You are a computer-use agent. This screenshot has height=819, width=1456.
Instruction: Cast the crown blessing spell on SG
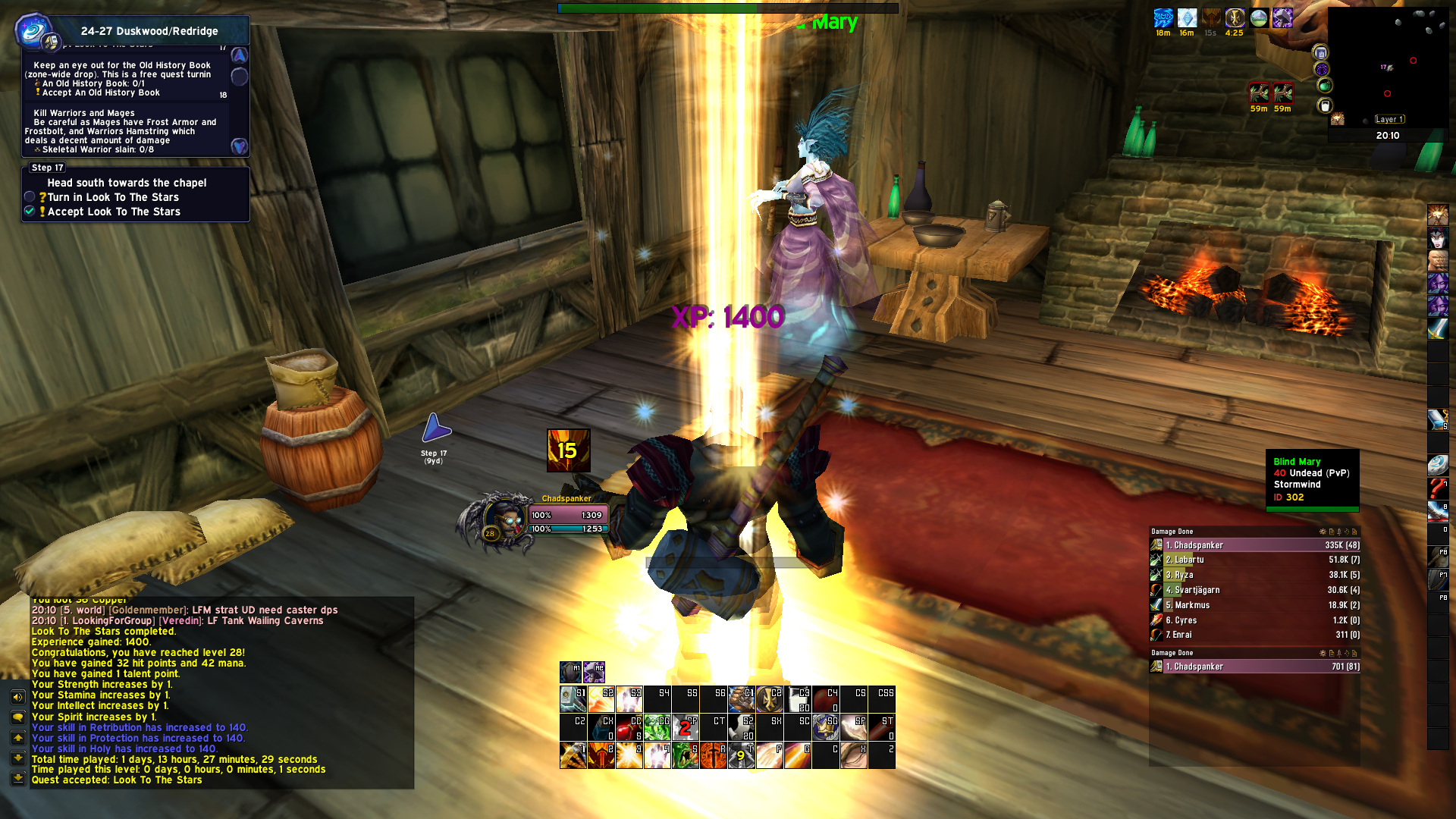point(825,727)
